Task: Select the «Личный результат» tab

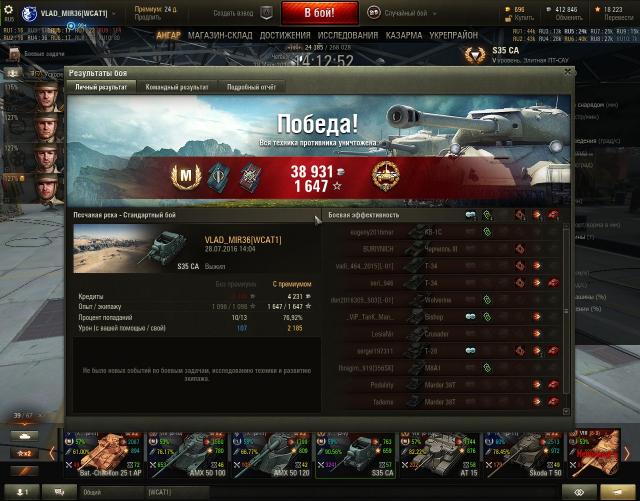Action: [101, 87]
